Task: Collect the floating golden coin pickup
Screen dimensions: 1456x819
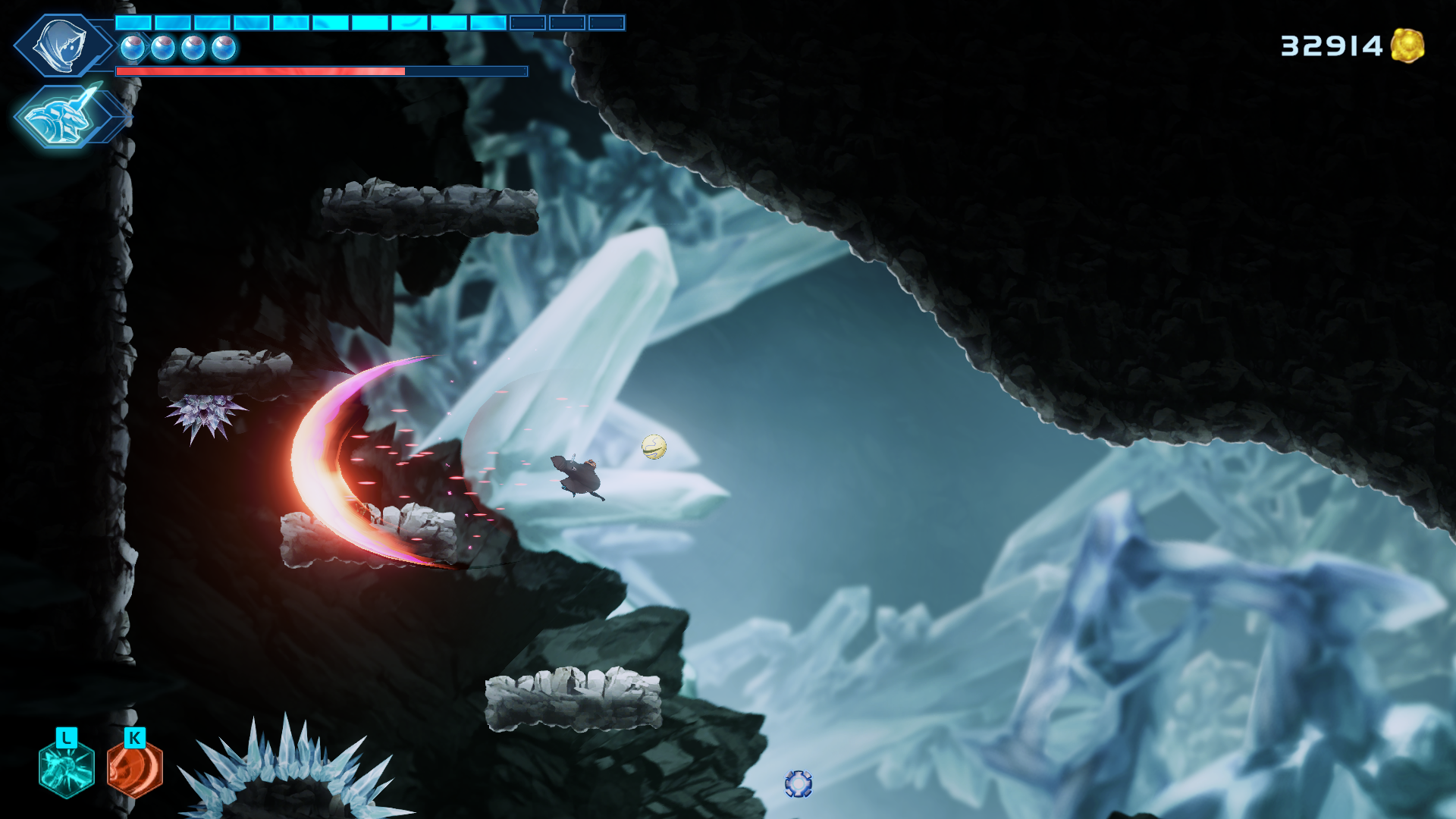Action: [x=654, y=448]
